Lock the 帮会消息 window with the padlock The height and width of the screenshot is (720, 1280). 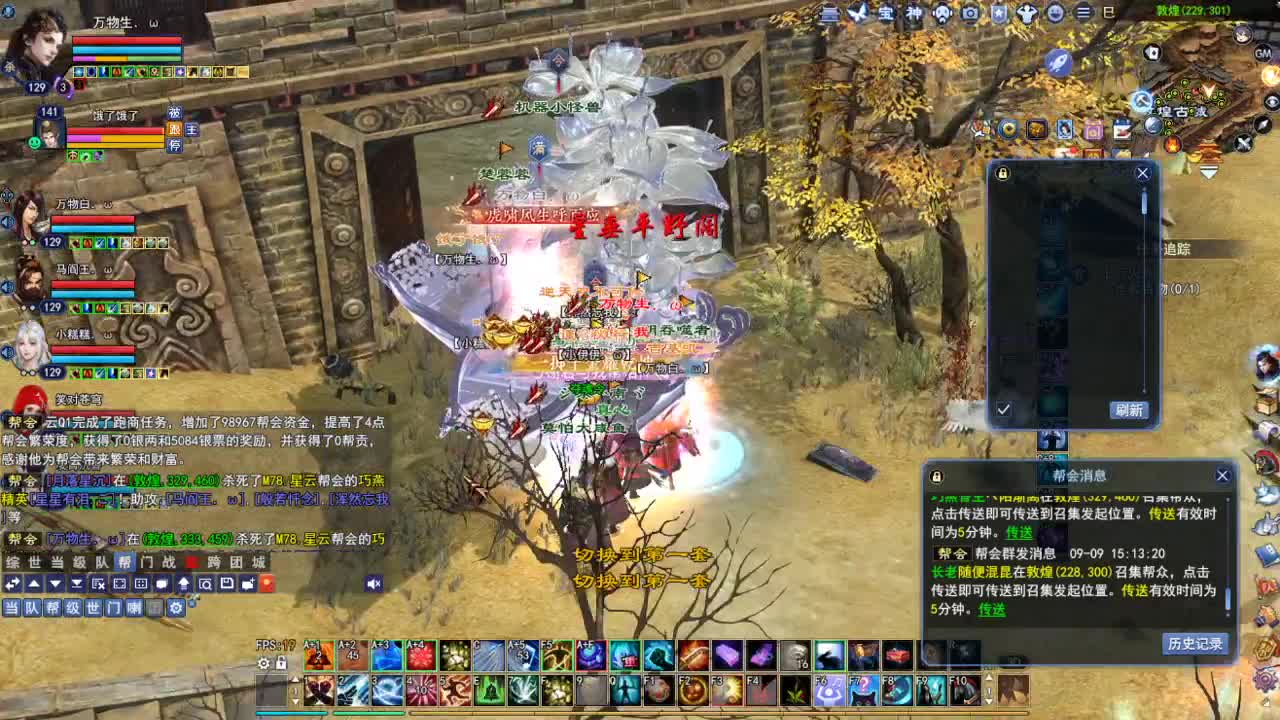pyautogui.click(x=936, y=476)
